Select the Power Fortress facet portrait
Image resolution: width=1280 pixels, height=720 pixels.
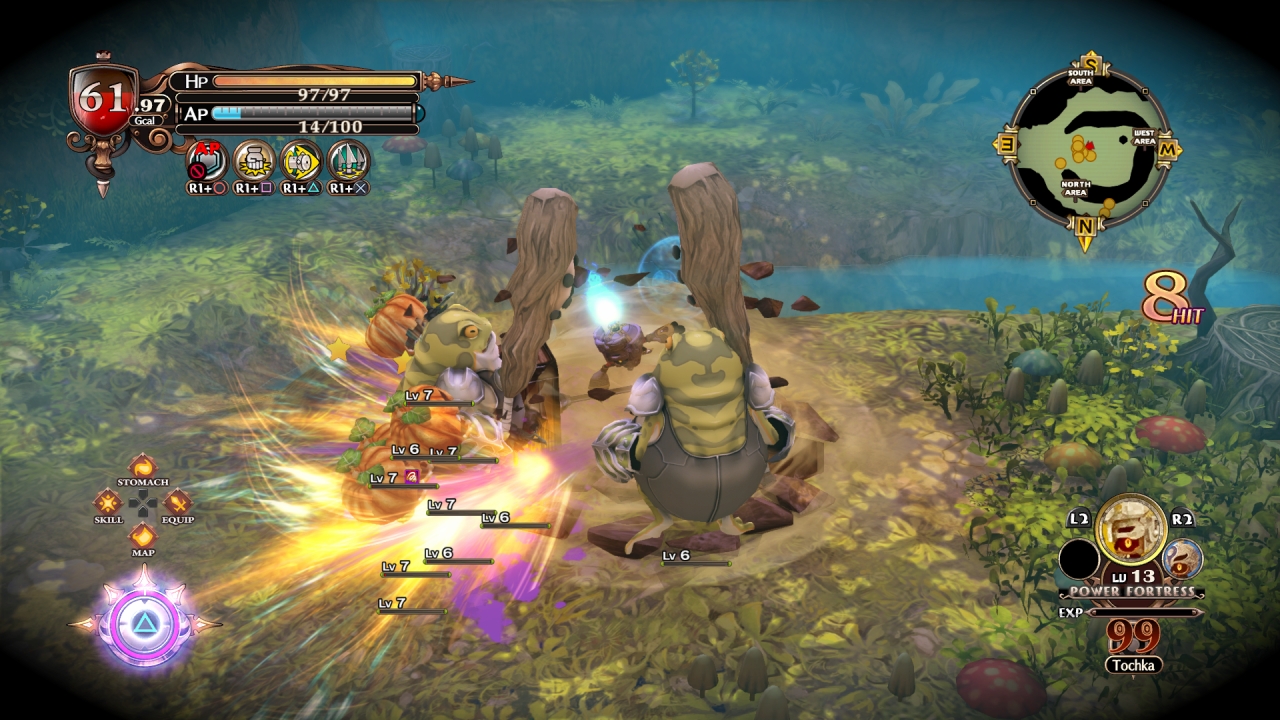click(1130, 530)
